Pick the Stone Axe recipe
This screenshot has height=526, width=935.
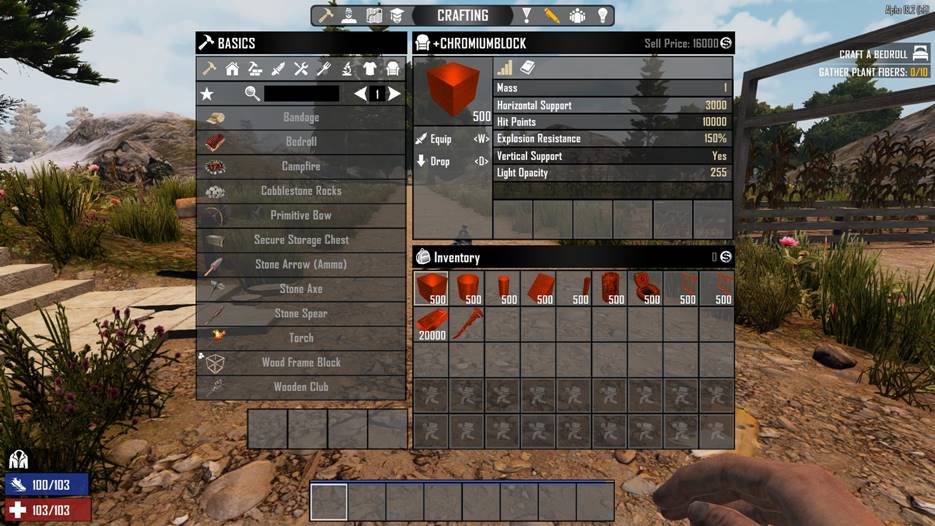(x=301, y=289)
